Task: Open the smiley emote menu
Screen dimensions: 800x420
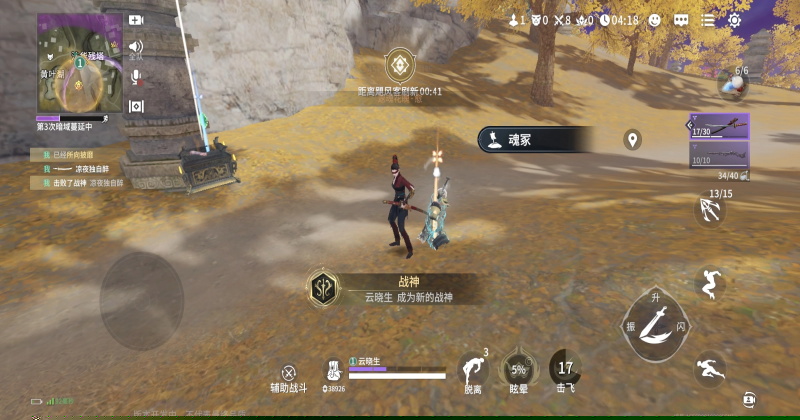Action: [654, 20]
